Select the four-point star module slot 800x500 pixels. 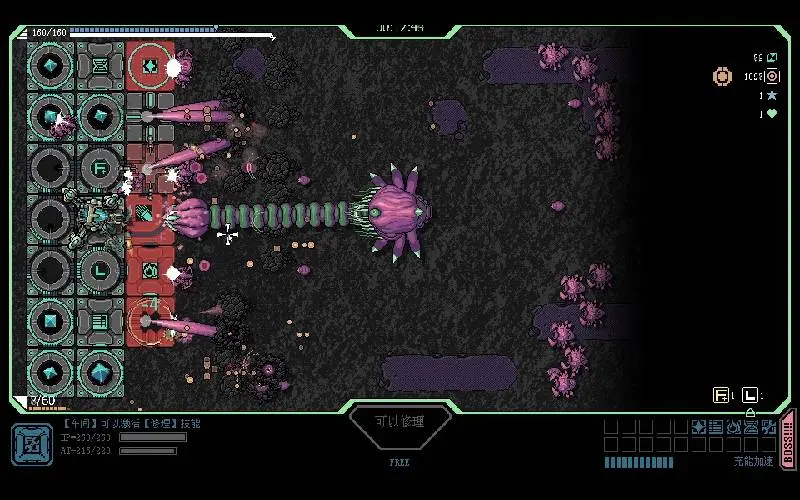coord(698,427)
